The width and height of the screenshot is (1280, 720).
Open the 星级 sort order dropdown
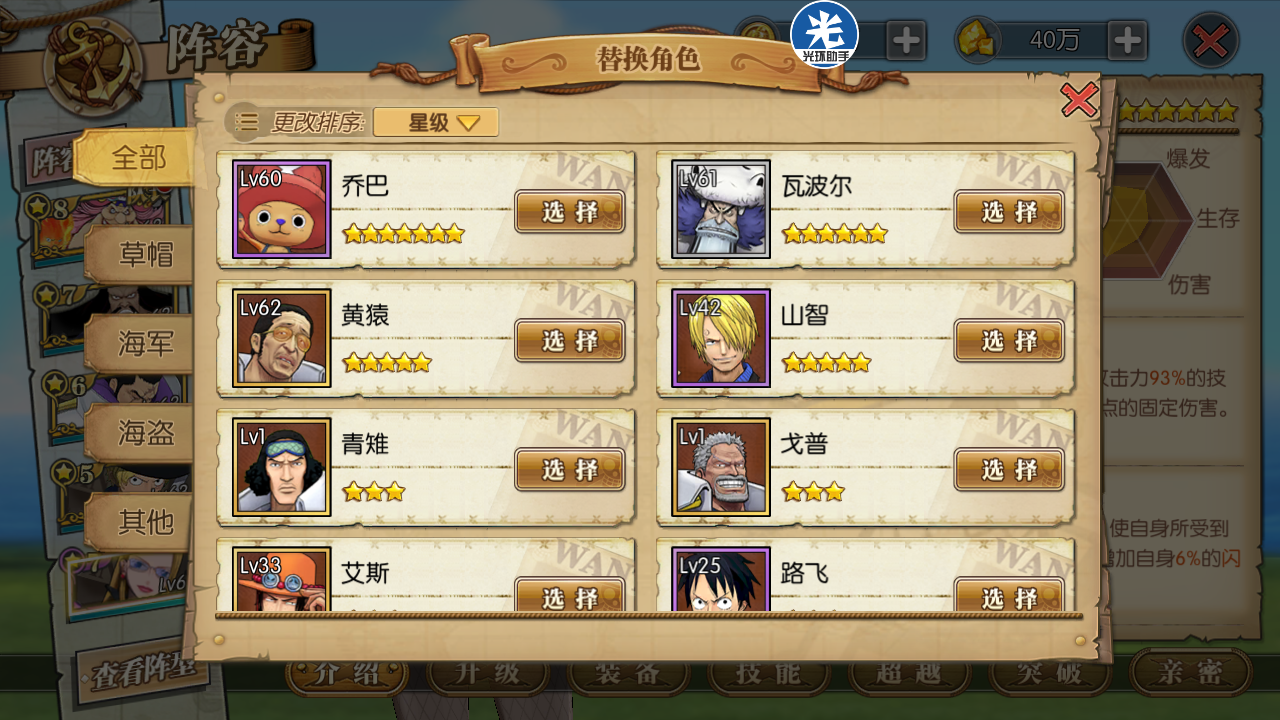(x=436, y=123)
